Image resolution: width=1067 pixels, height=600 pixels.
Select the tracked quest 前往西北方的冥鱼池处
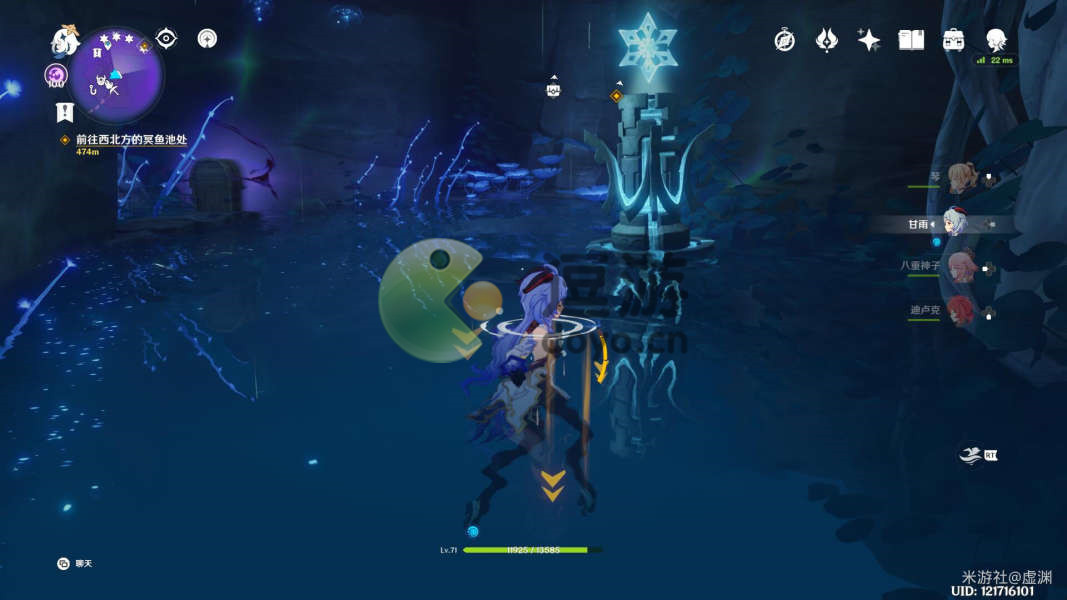131,140
